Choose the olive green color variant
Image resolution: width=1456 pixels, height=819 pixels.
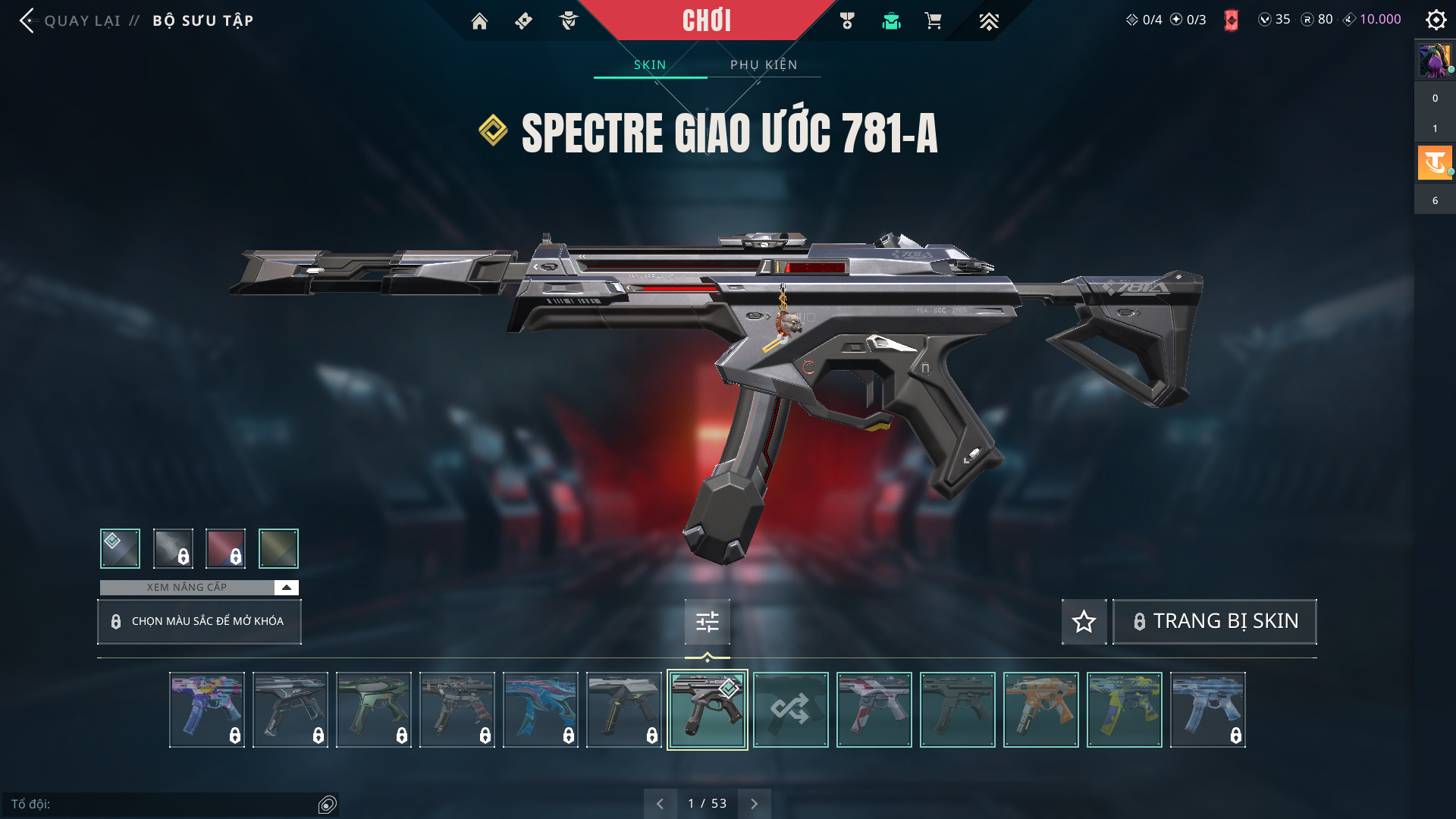(x=278, y=548)
